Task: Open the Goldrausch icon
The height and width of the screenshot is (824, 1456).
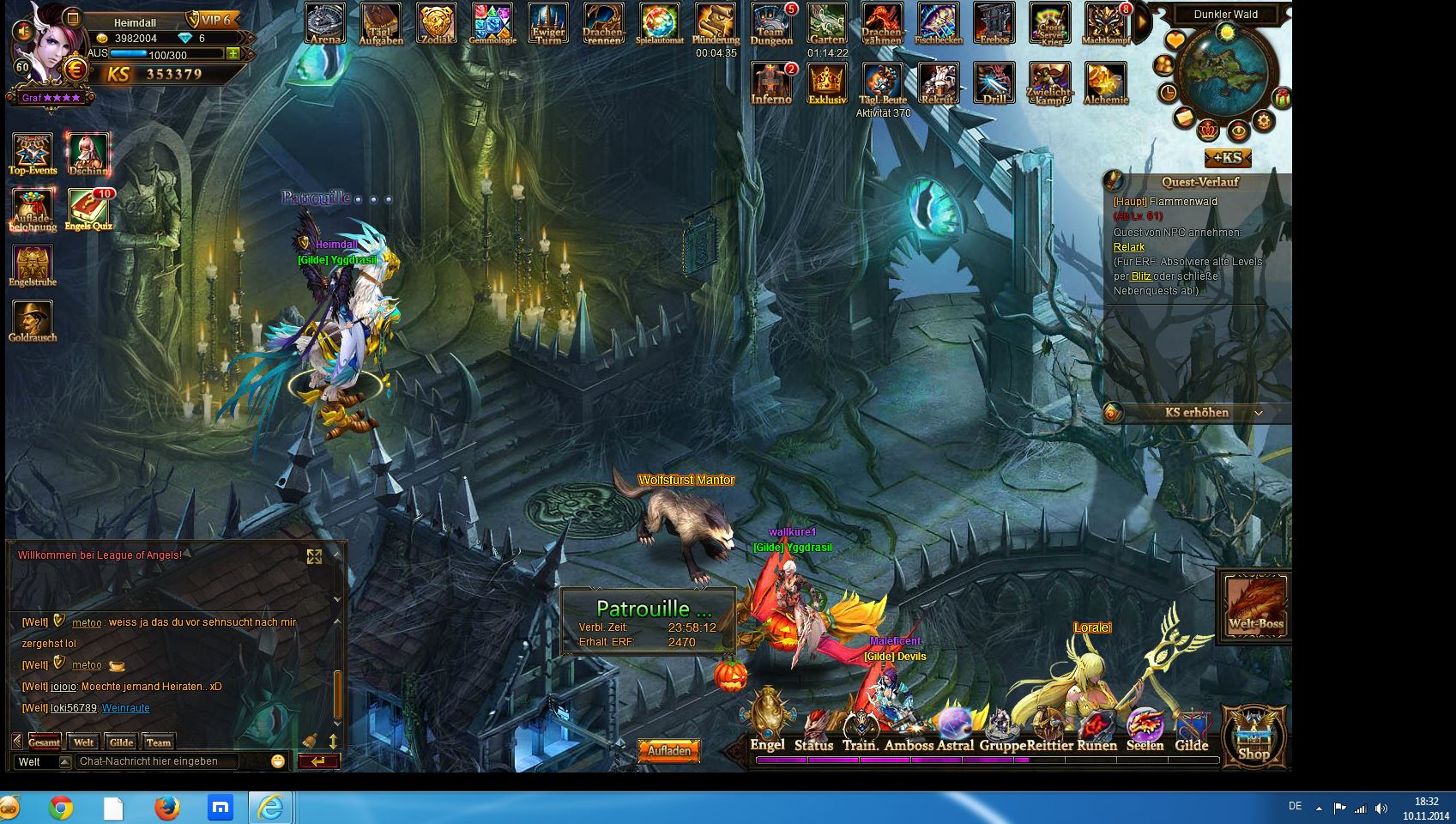Action: (33, 321)
